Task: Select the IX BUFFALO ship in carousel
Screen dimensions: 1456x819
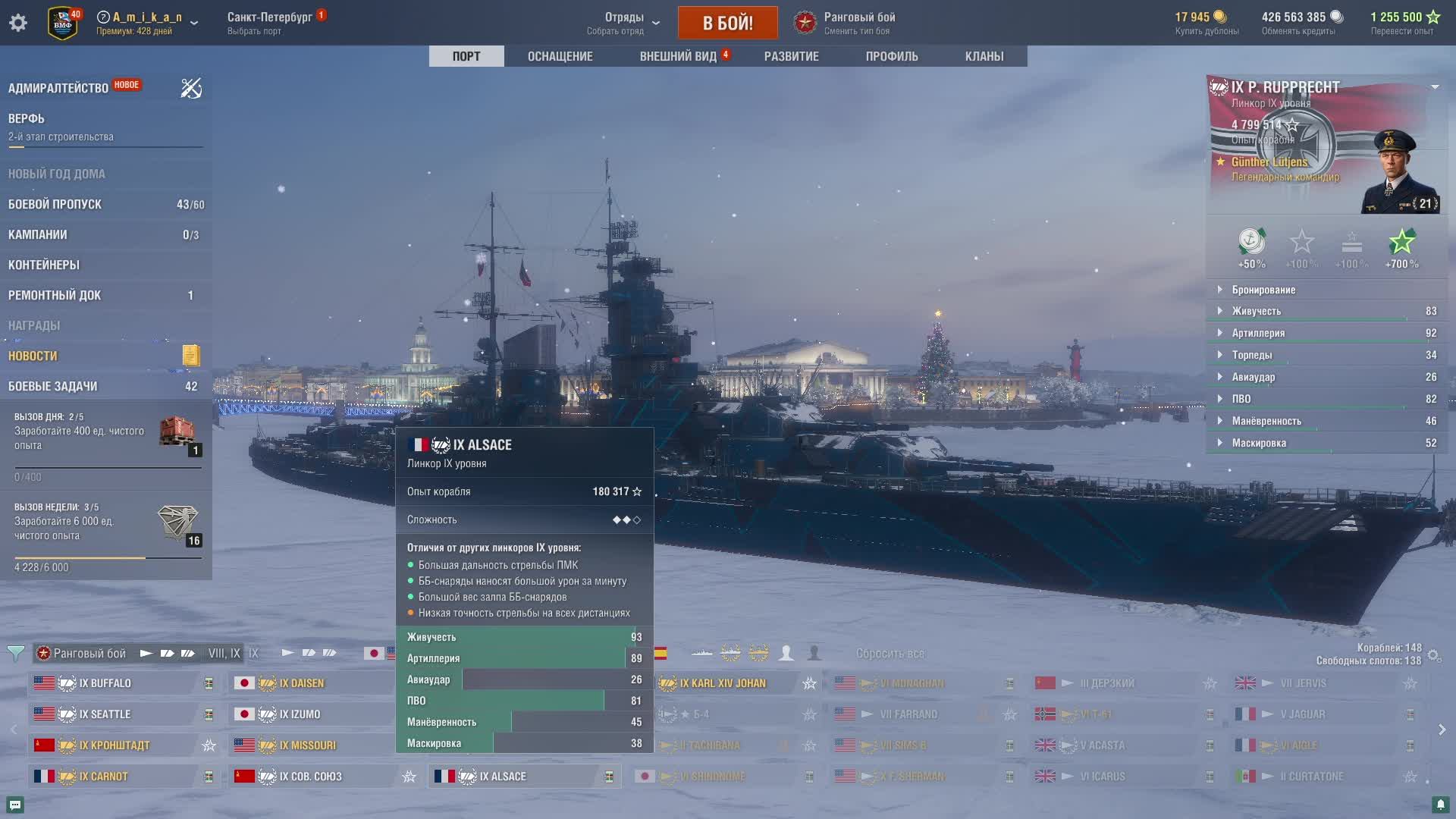Action: pos(105,683)
